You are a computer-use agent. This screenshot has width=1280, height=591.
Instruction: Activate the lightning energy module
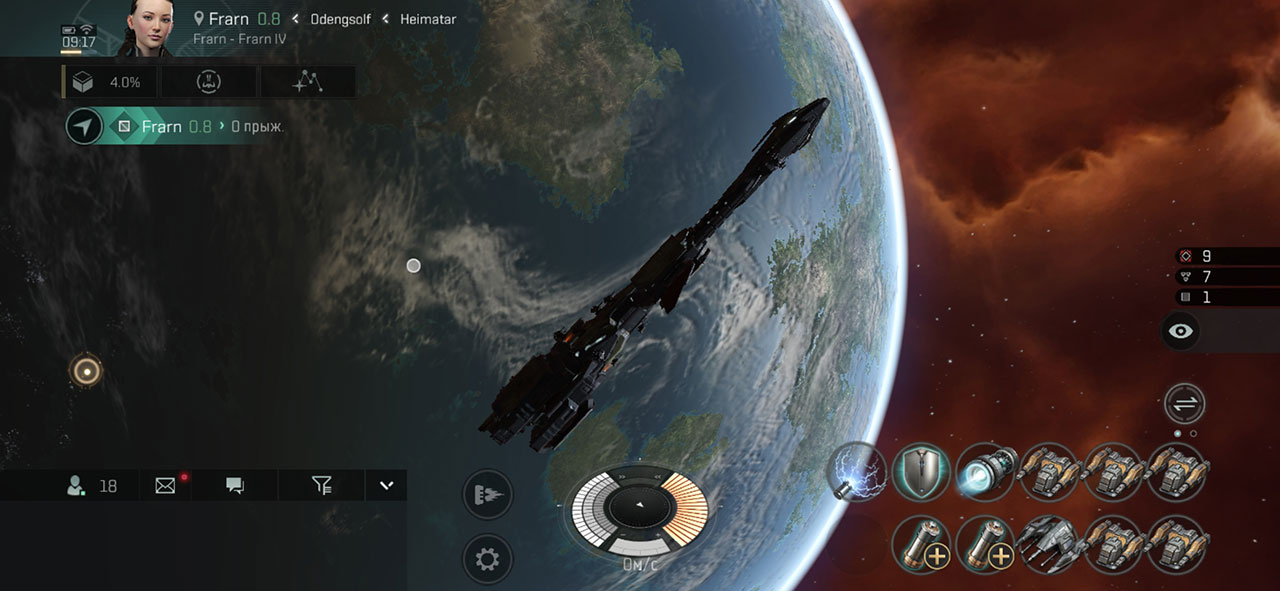pyautogui.click(x=858, y=471)
